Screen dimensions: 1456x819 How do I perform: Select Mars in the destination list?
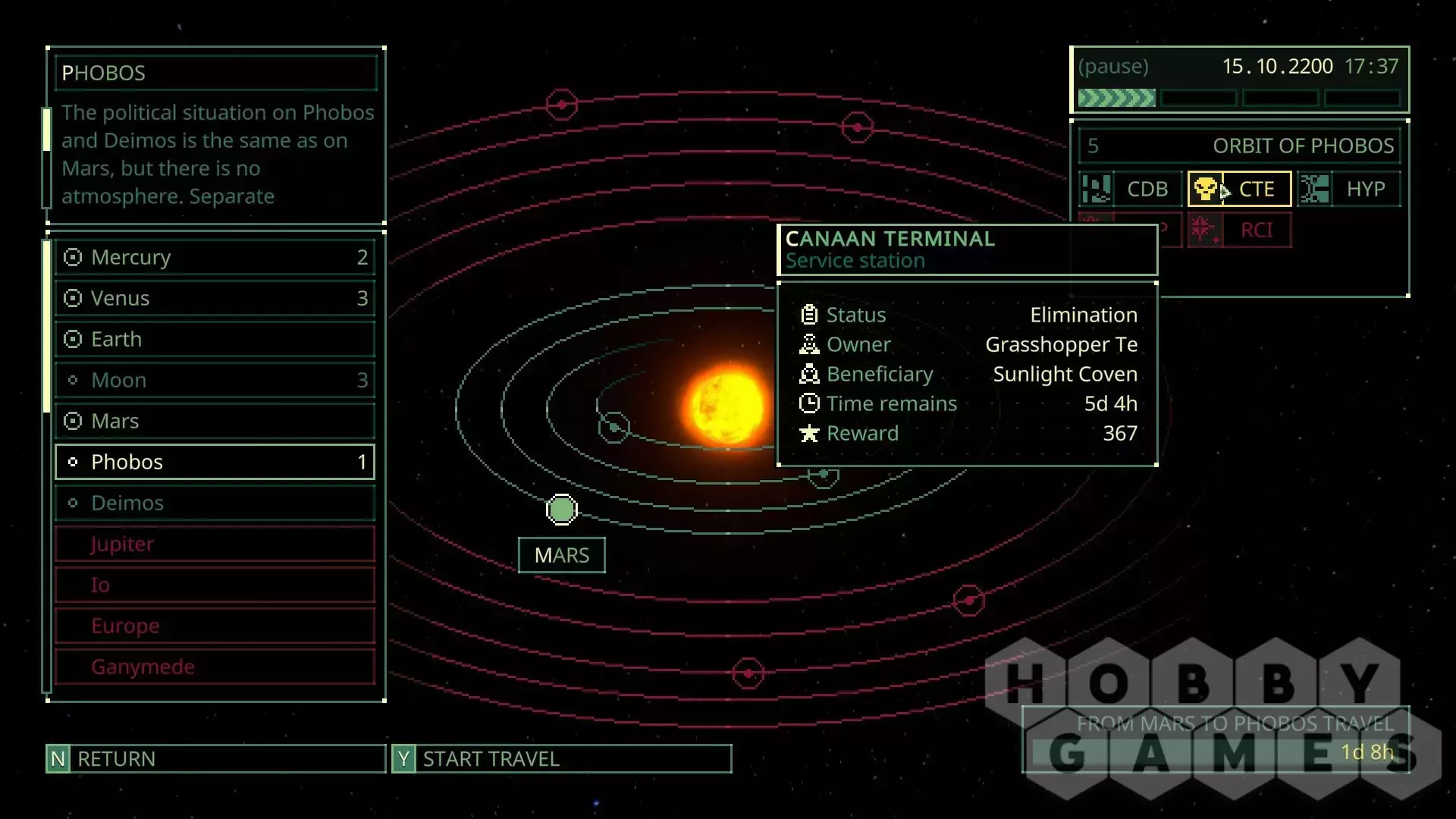[x=215, y=422]
